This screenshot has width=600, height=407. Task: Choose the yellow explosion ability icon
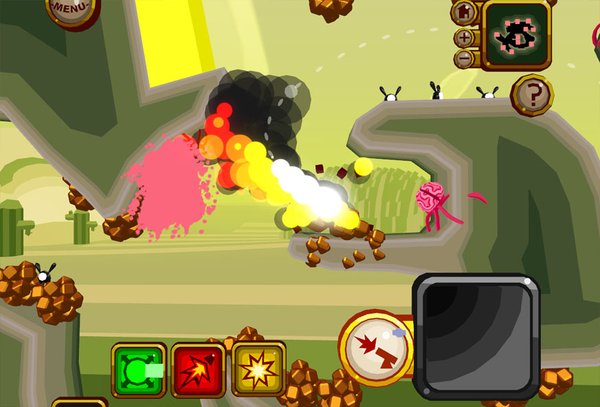pyautogui.click(x=258, y=371)
